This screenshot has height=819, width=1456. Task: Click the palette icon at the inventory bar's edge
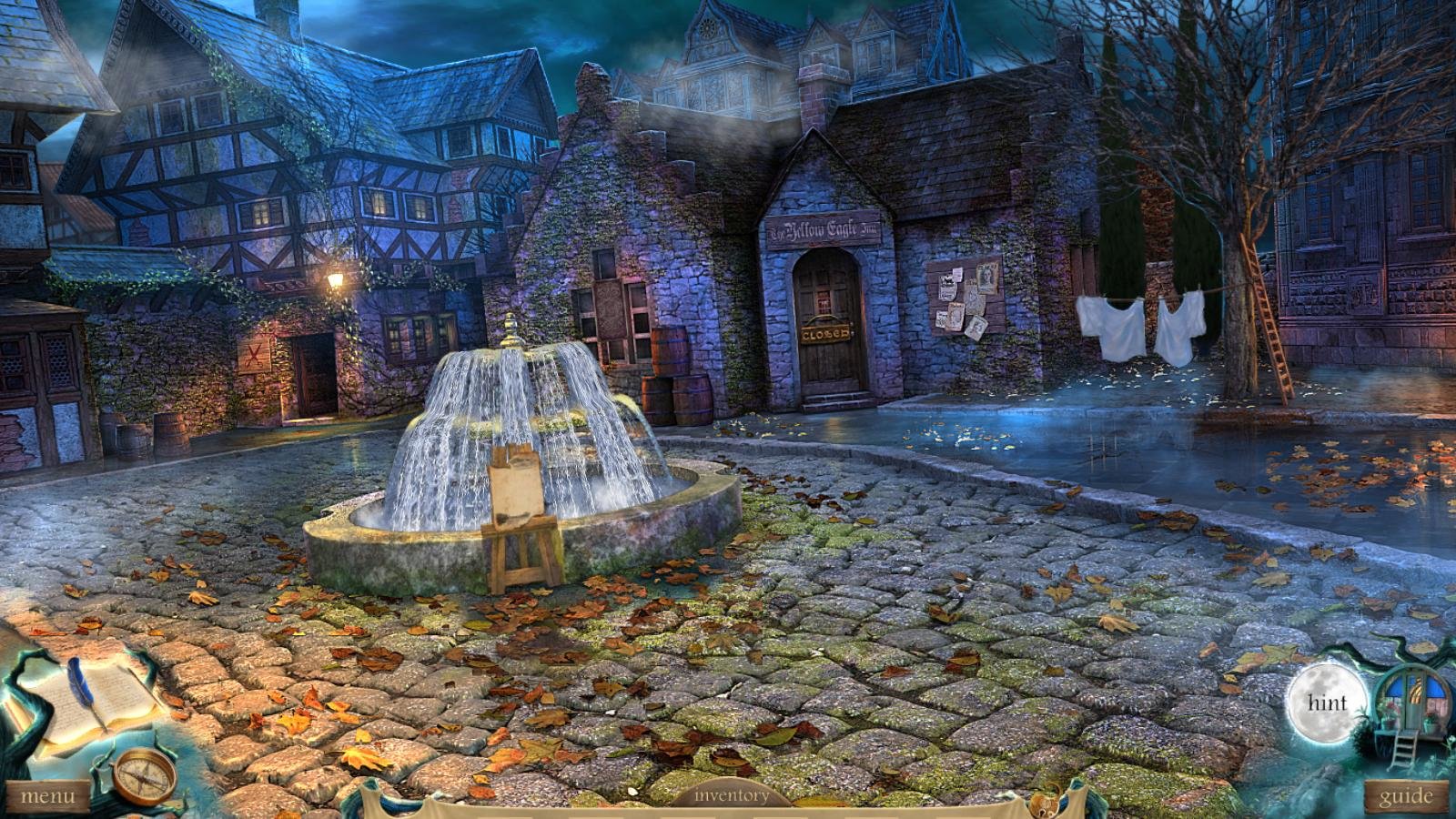point(1046,804)
